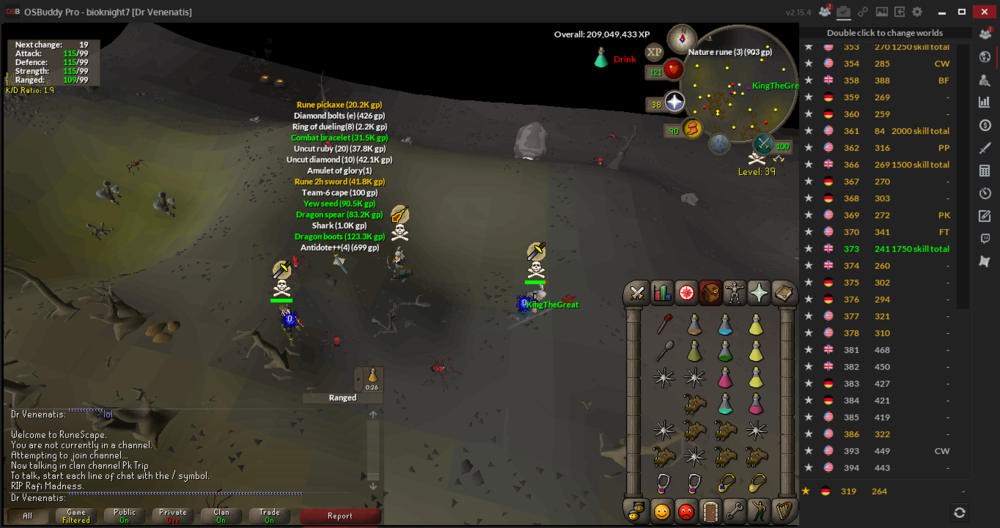
Task: Click the Report button in chat
Action: click(340, 516)
